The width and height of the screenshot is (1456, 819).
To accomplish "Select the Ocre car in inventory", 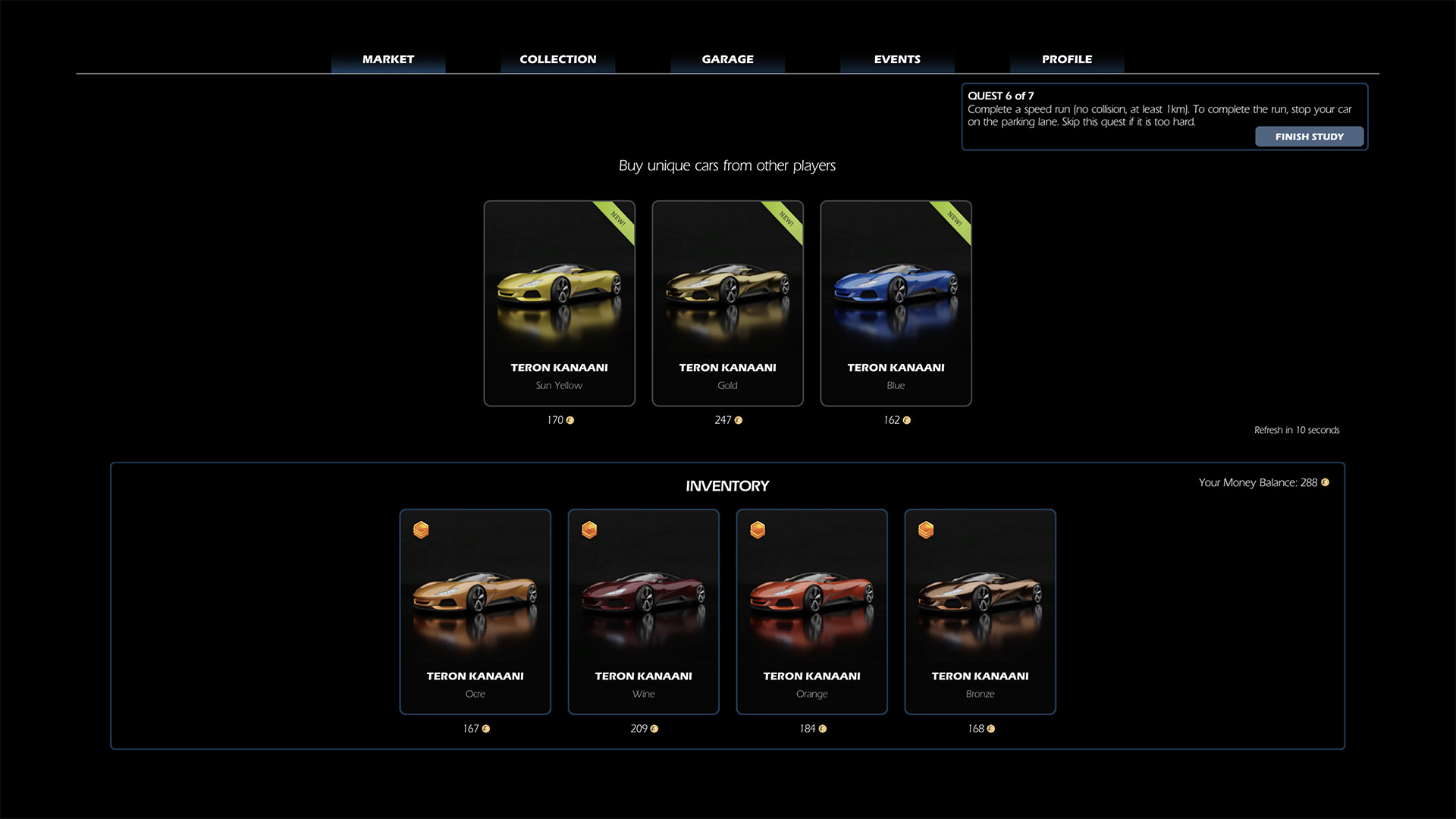I will (x=475, y=611).
